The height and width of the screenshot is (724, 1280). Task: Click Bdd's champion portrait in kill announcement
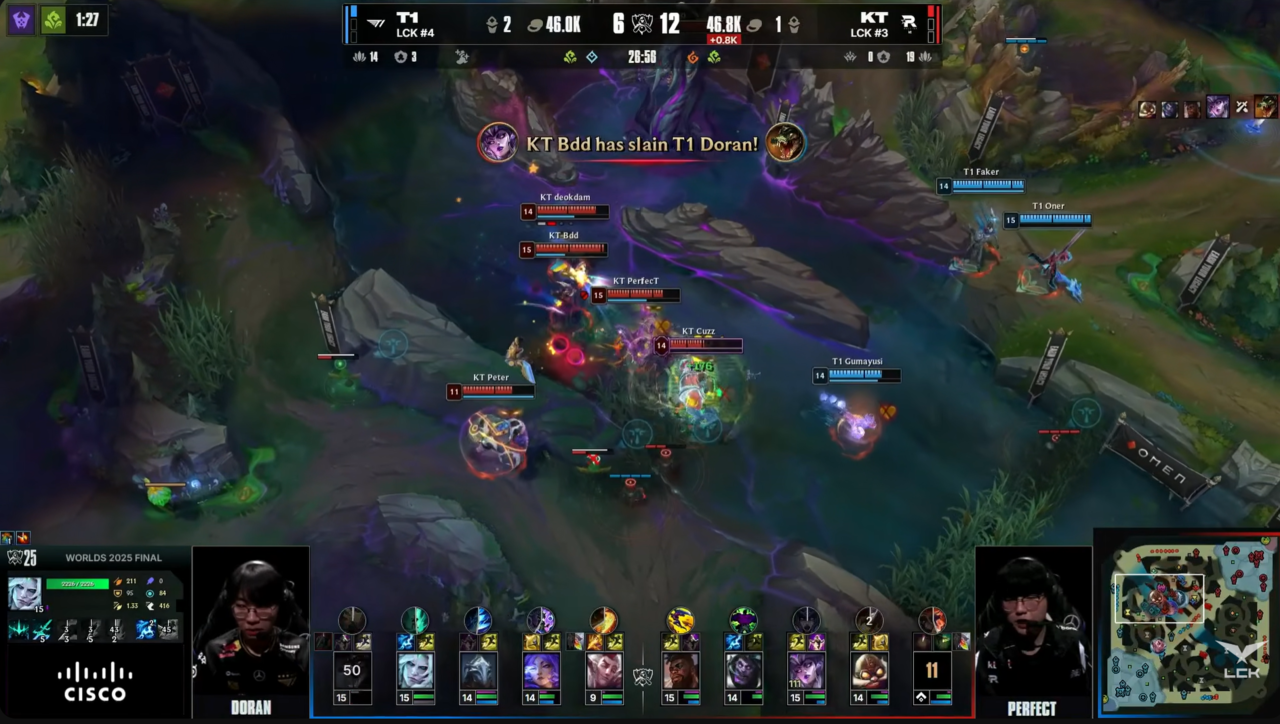click(497, 143)
